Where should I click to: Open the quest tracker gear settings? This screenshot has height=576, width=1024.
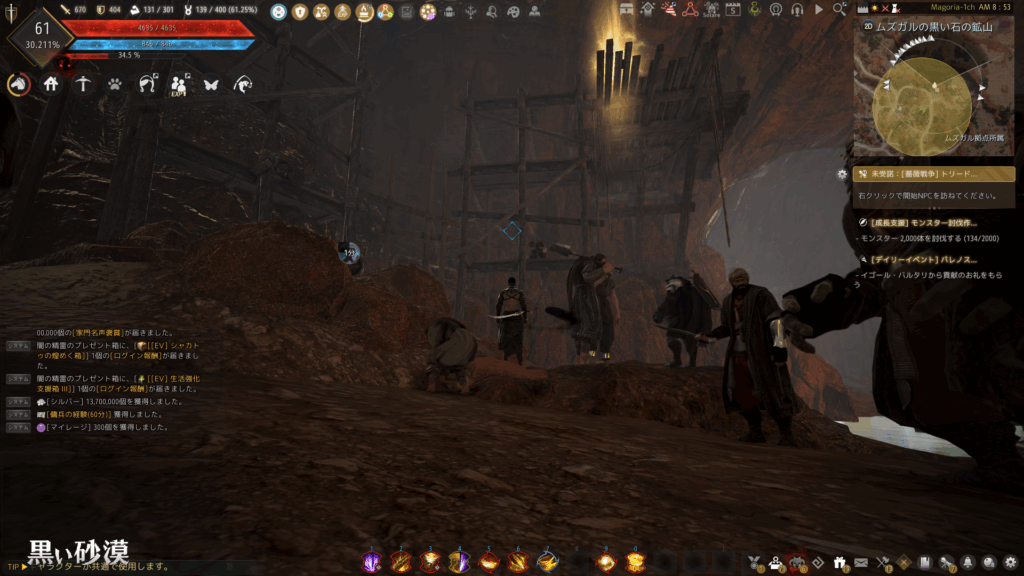[842, 174]
